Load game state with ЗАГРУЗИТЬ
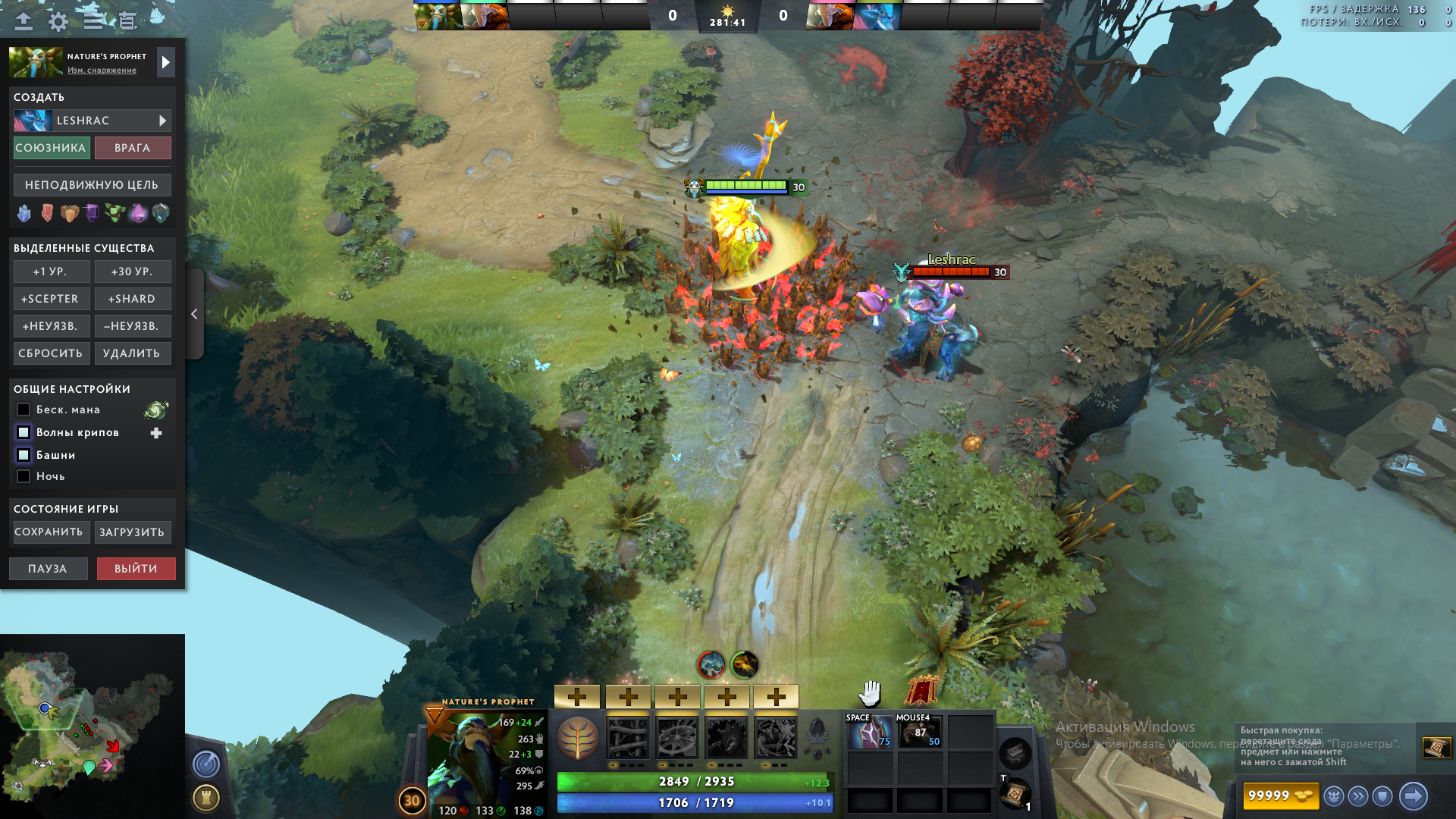Image resolution: width=1456 pixels, height=819 pixels. pos(133,532)
